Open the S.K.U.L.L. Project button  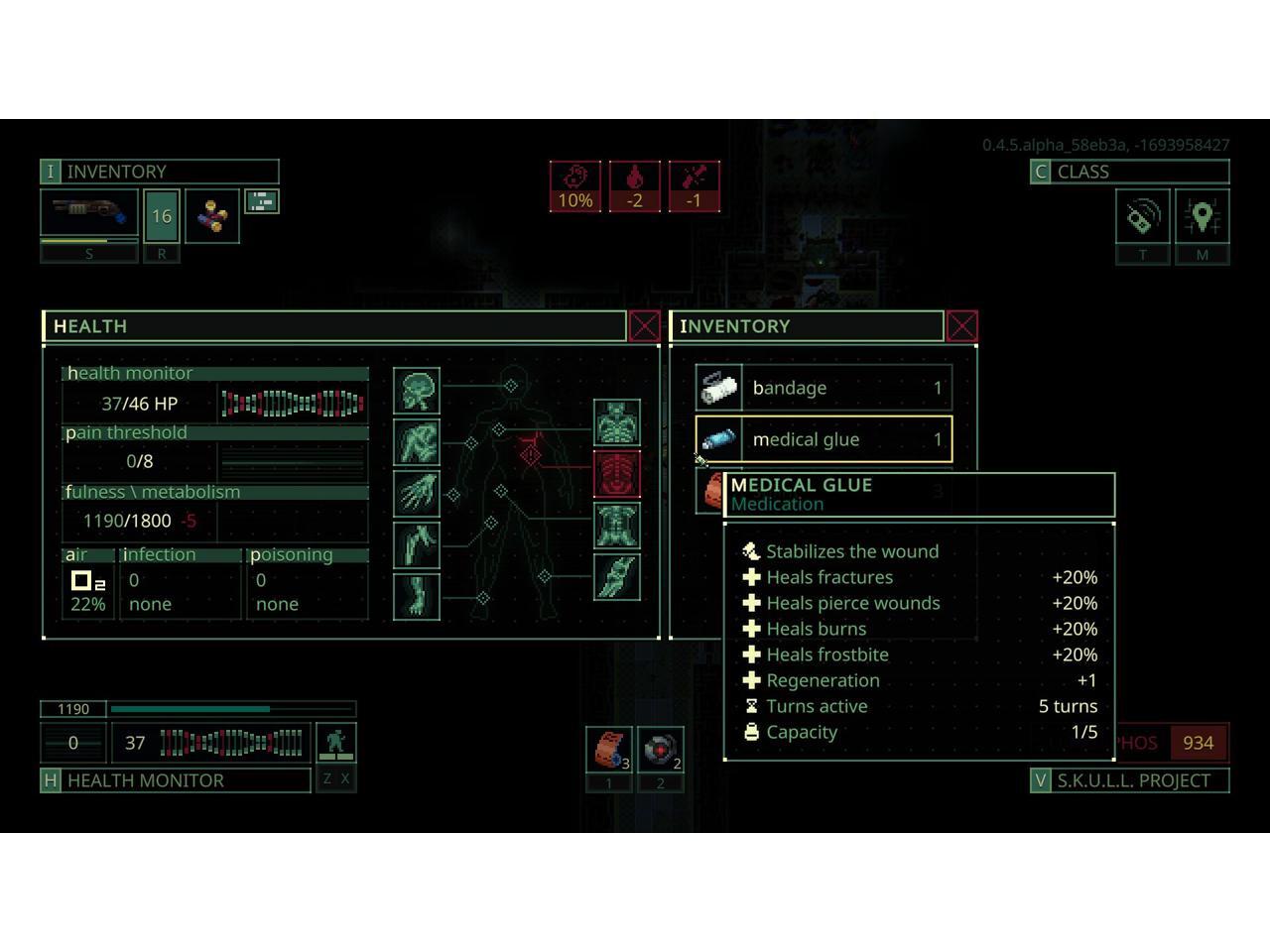[1130, 780]
